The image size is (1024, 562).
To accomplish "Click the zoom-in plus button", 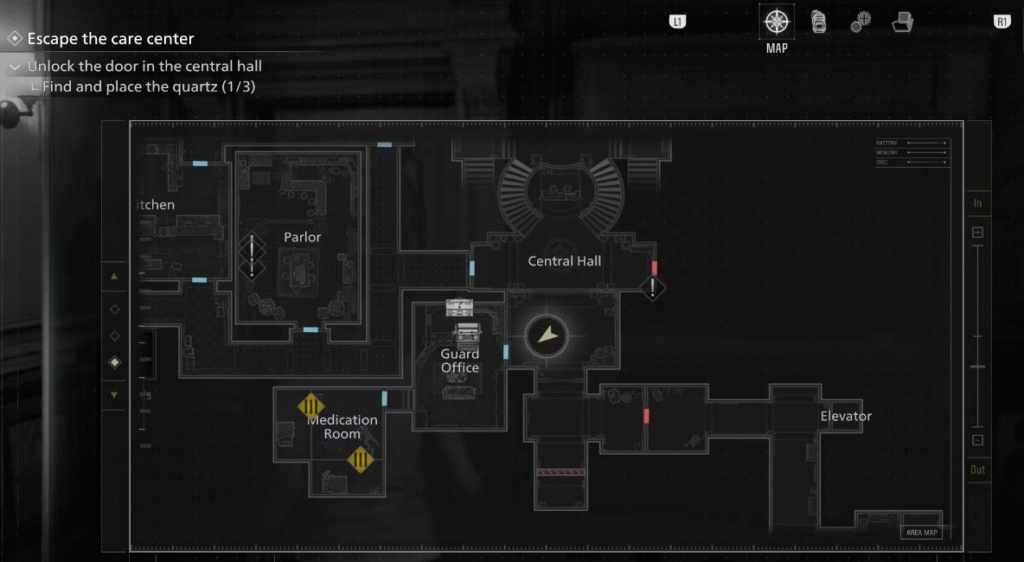I will [978, 233].
